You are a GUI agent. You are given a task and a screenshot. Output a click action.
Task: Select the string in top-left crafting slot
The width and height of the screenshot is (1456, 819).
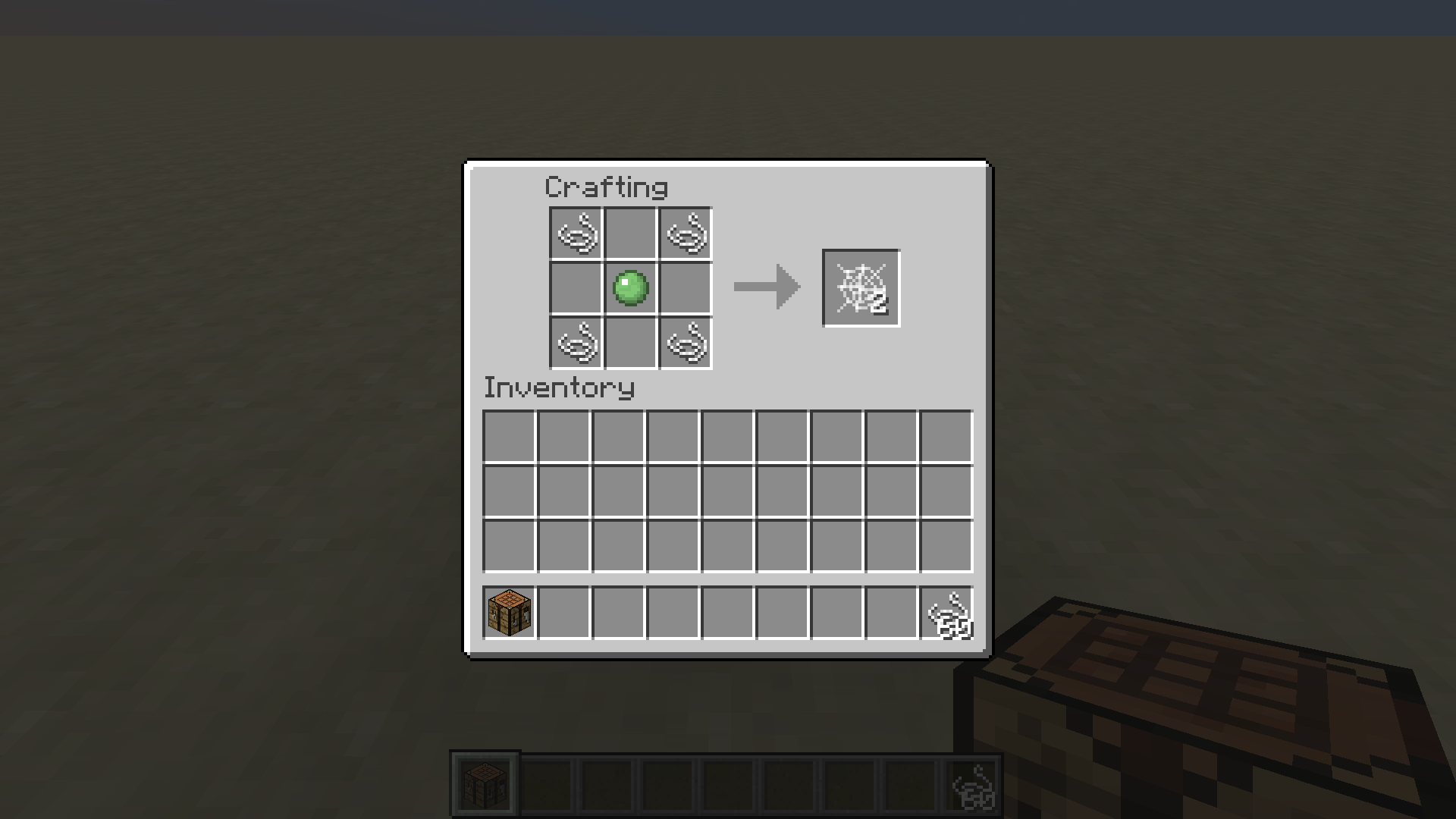pos(574,233)
